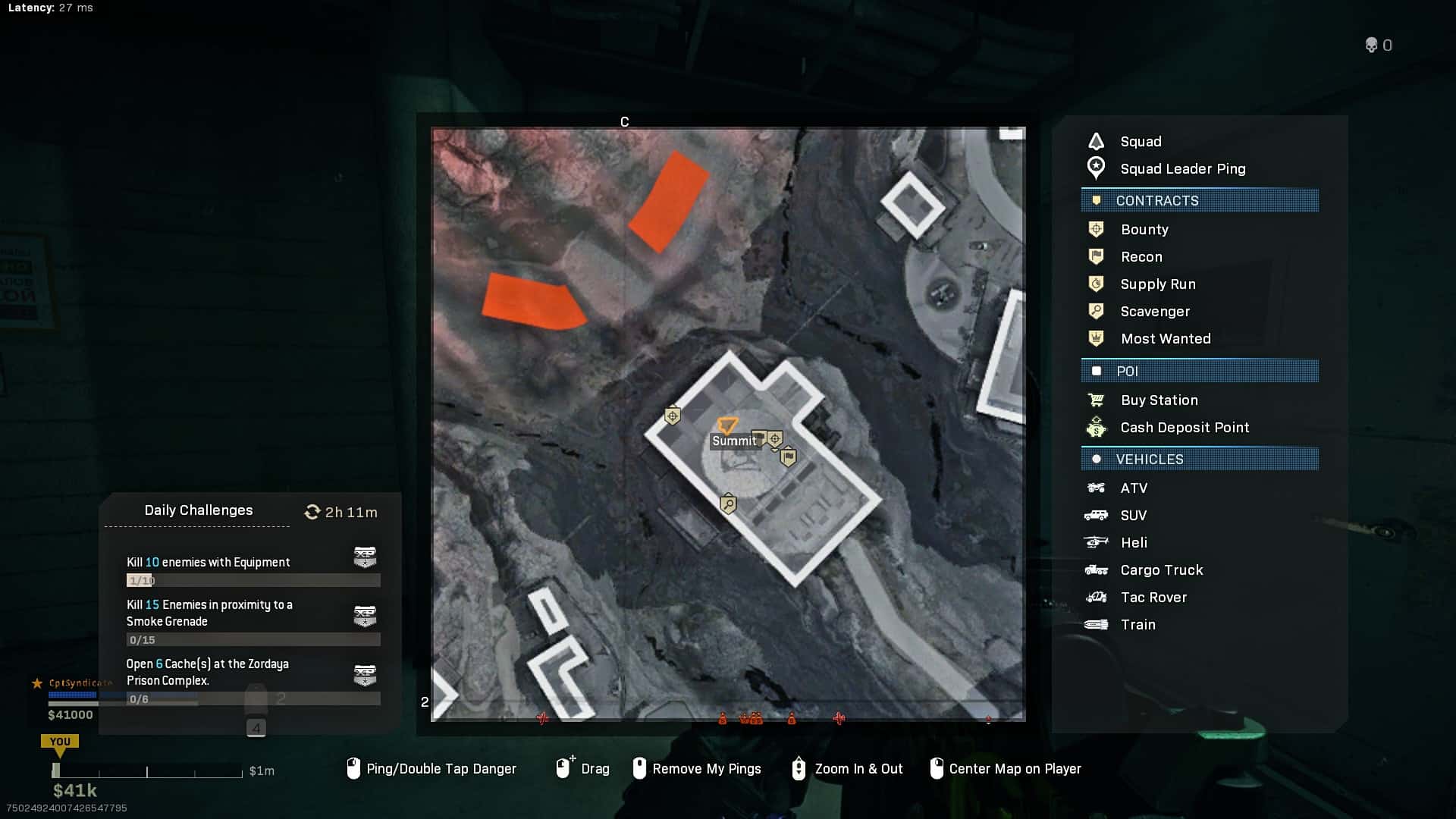
Task: Choose Cash Deposit Point legend entry
Action: 1184,428
